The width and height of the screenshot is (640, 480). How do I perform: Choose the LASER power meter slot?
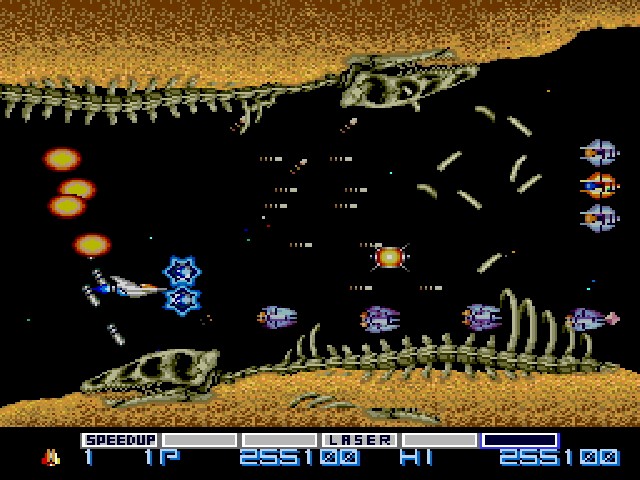click(359, 440)
